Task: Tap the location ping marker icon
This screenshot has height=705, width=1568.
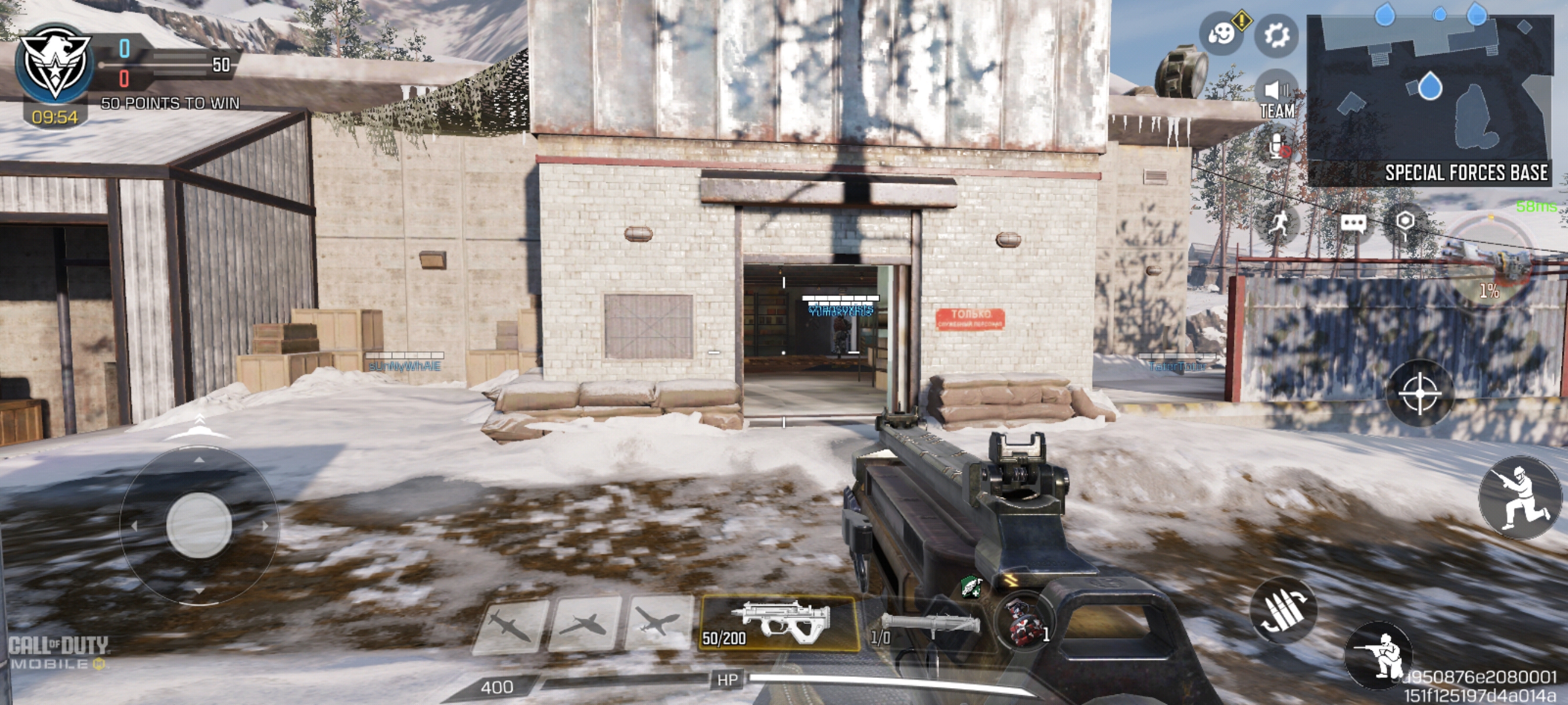Action: pos(1404,222)
